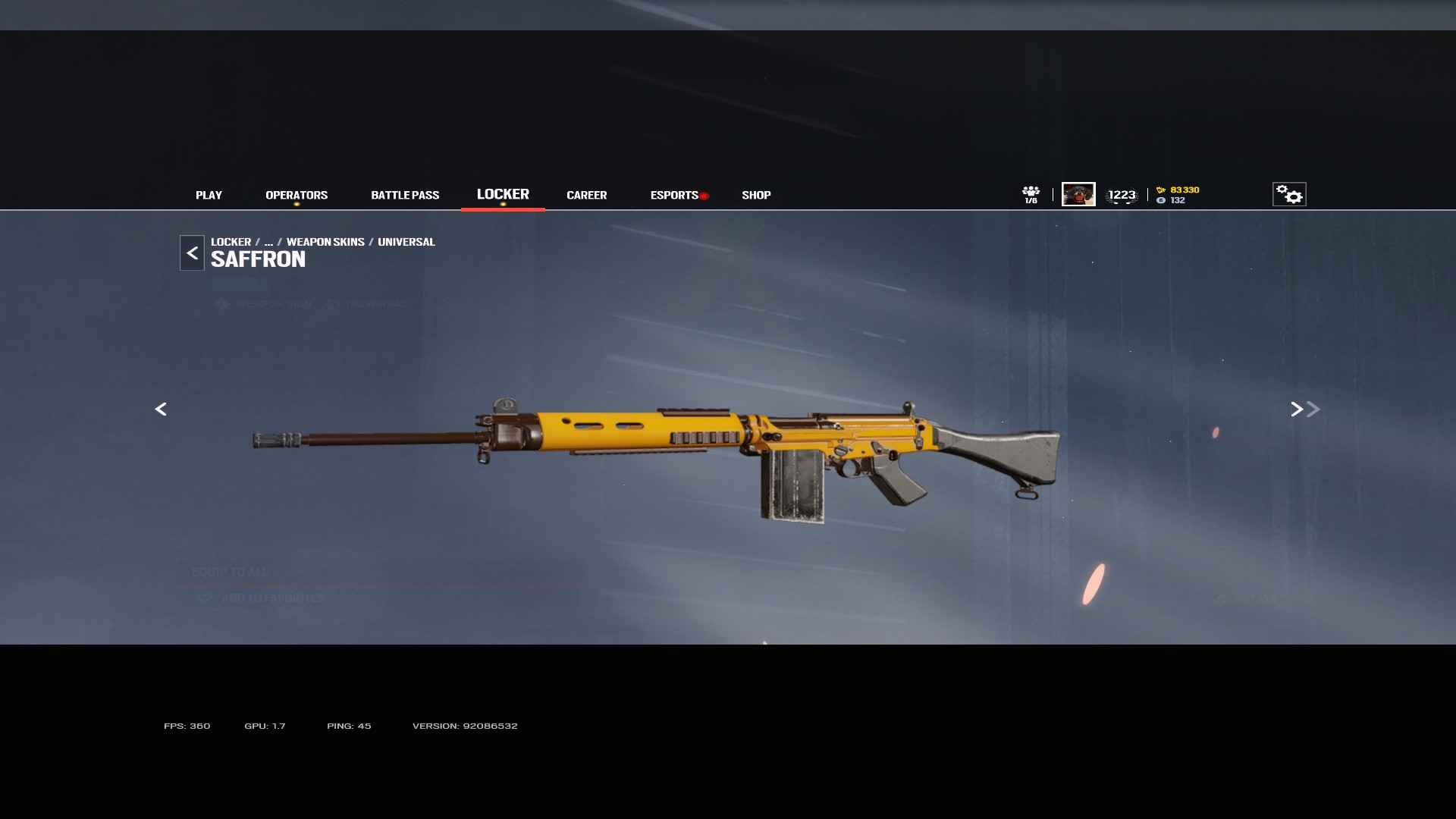Open the Play tab

point(209,195)
